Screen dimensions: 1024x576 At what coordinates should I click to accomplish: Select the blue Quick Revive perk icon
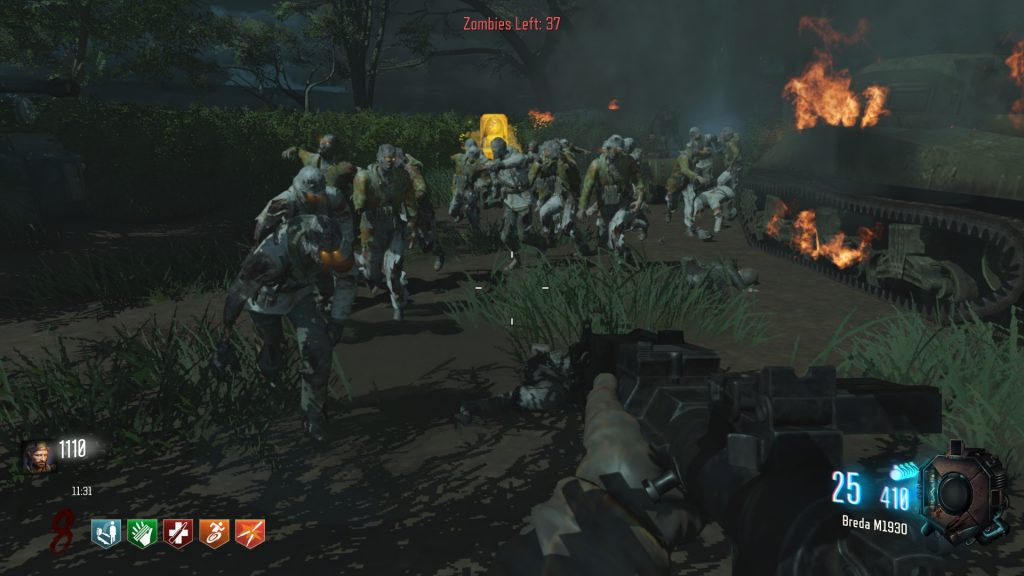tap(105, 532)
